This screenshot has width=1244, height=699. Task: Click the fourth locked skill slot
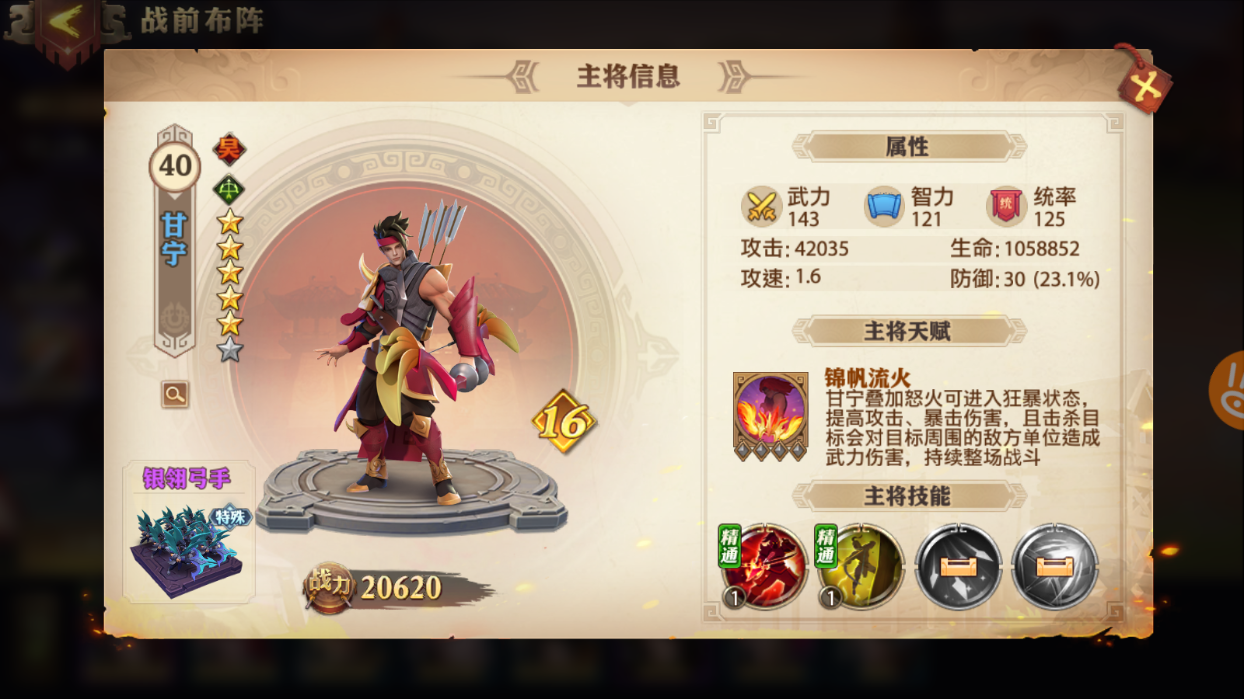(x=1055, y=566)
